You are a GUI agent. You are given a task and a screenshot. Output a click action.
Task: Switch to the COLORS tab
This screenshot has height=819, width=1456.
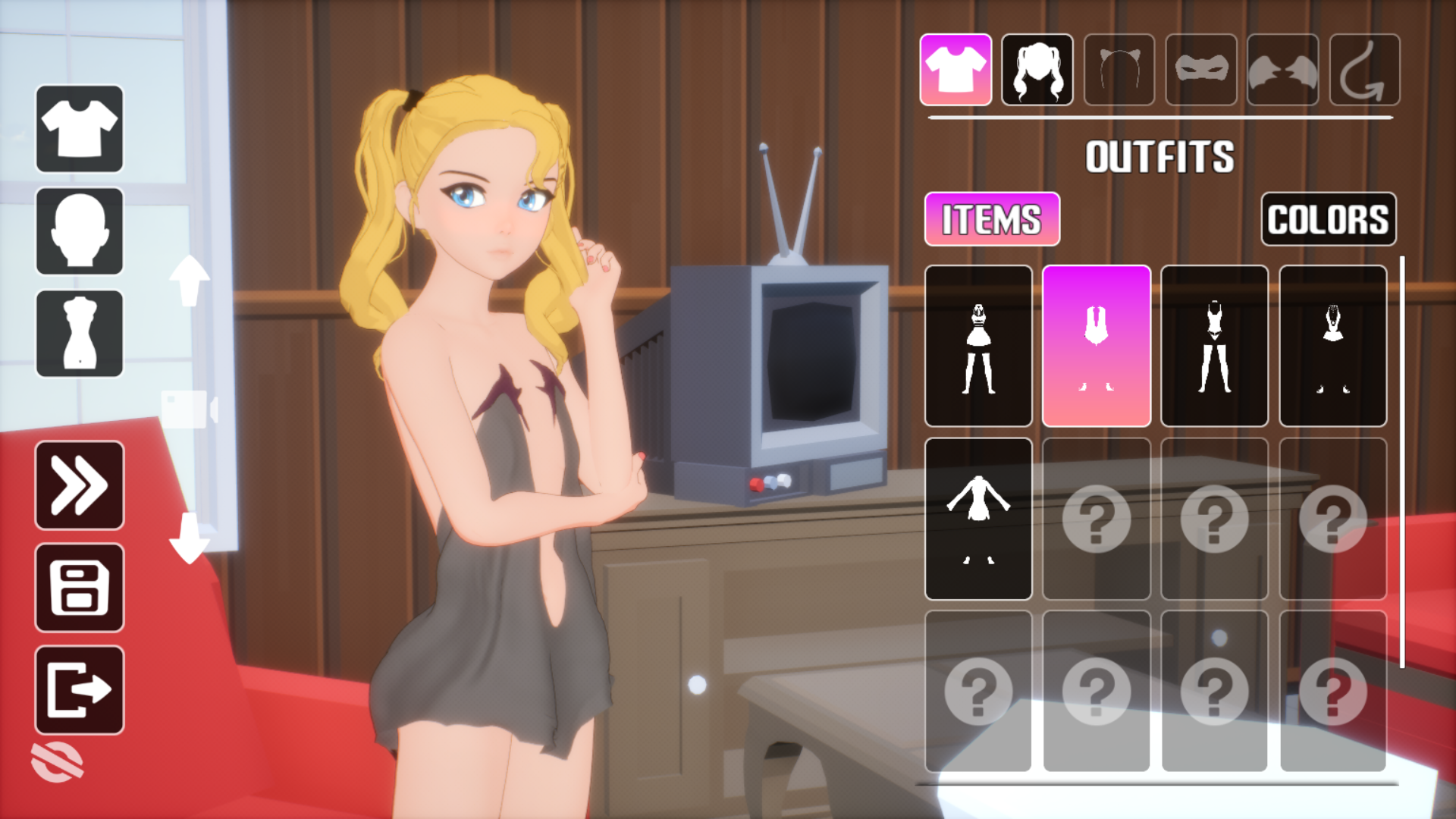click(1329, 219)
